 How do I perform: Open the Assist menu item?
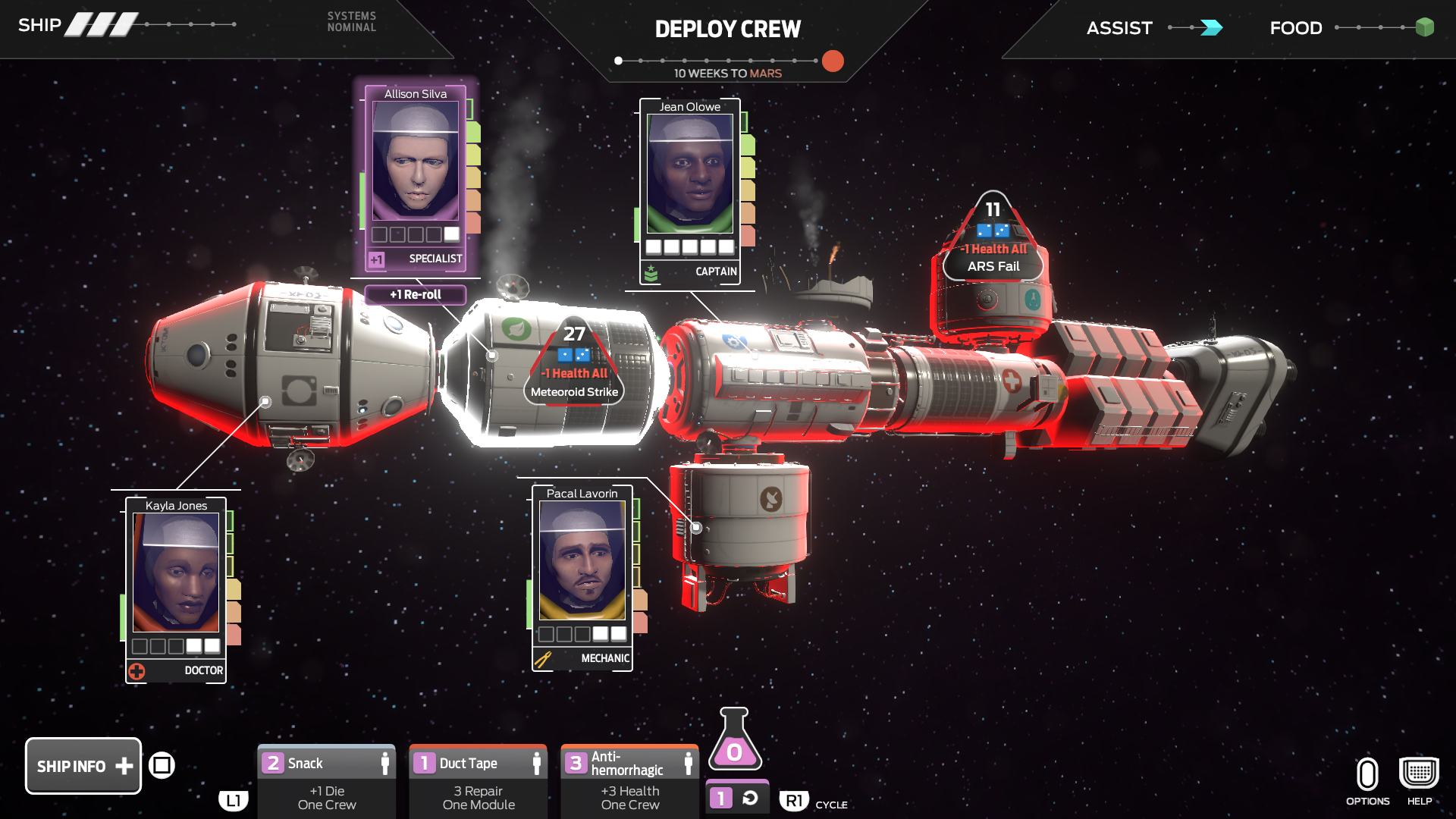tap(1119, 27)
